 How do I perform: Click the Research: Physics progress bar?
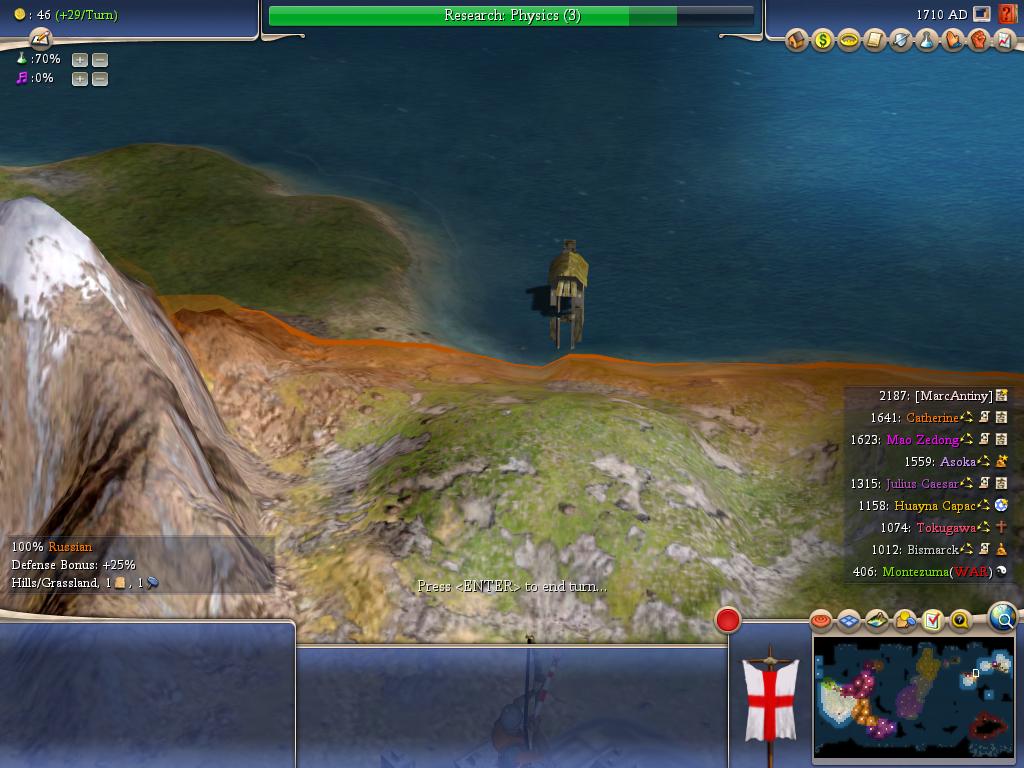pyautogui.click(x=511, y=15)
